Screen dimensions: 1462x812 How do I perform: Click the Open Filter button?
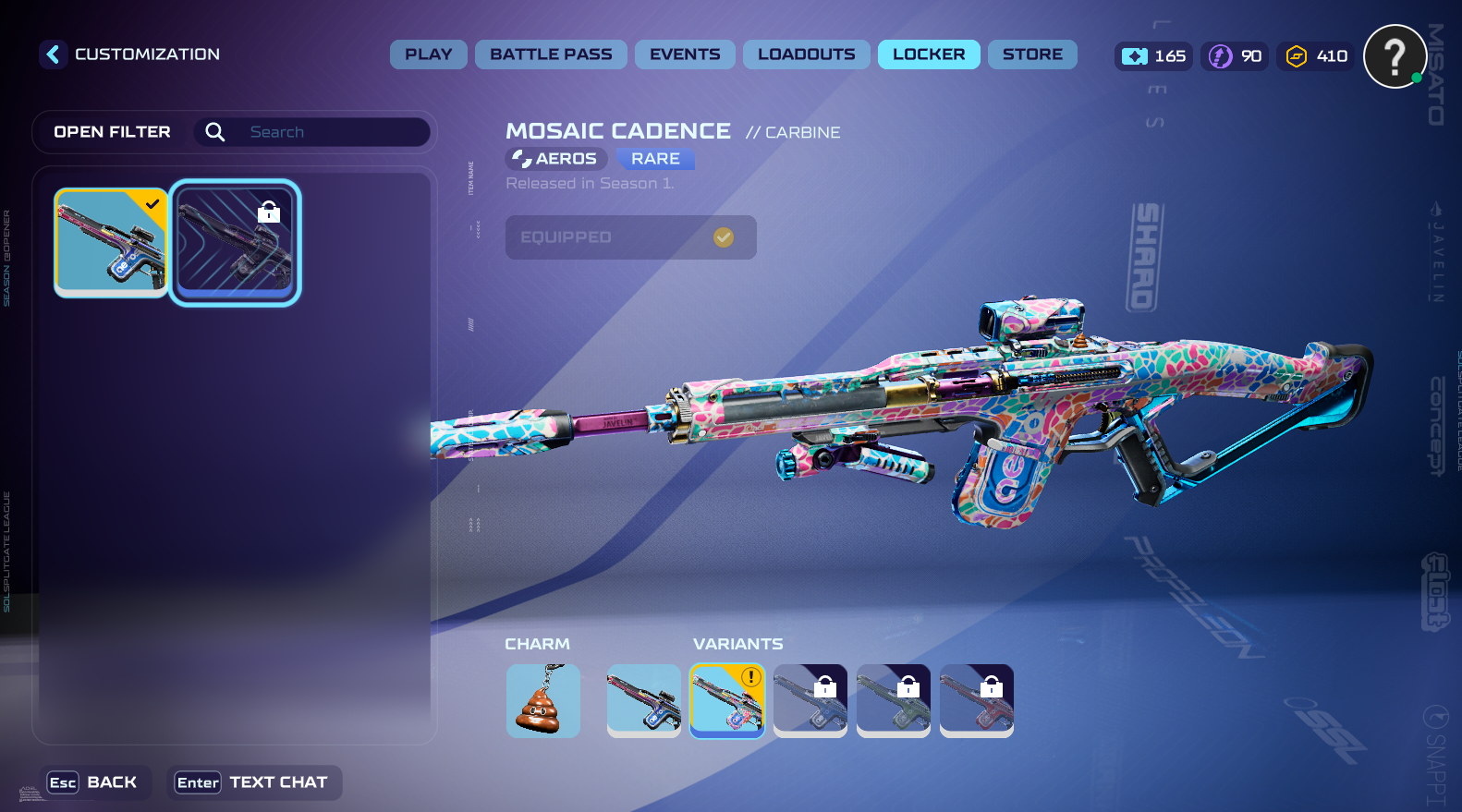click(x=112, y=132)
